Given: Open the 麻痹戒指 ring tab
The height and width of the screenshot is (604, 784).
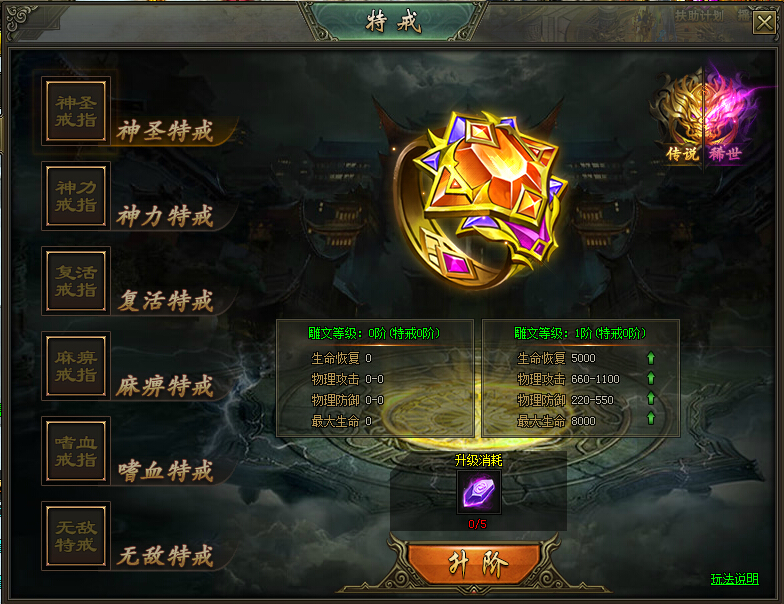Looking at the screenshot, I should [76, 366].
